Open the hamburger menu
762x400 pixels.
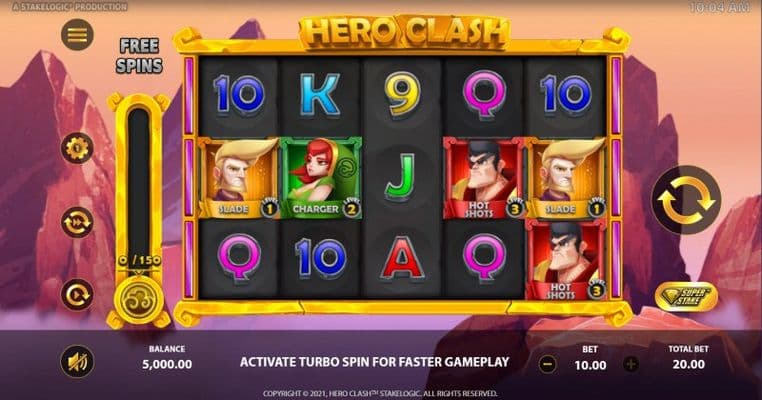[77, 35]
